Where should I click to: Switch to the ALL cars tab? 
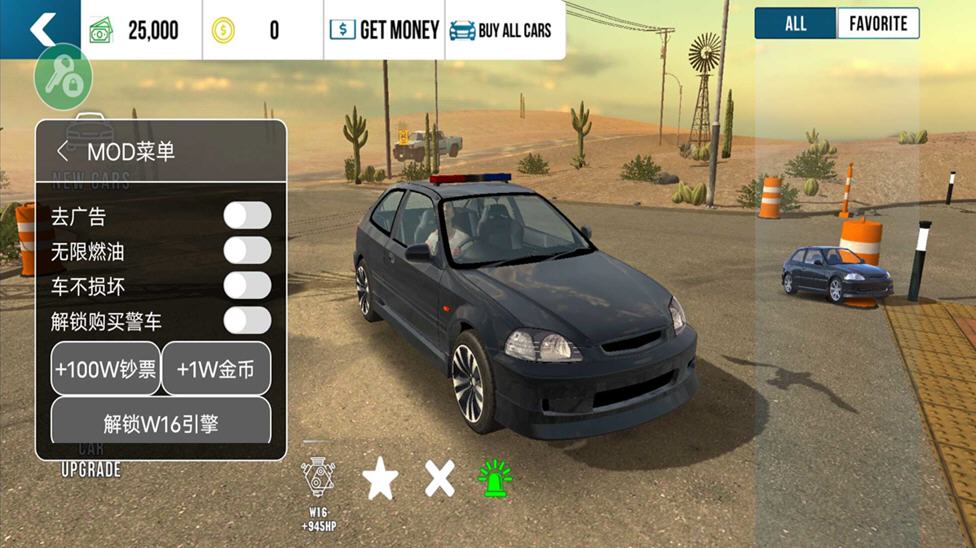click(795, 24)
